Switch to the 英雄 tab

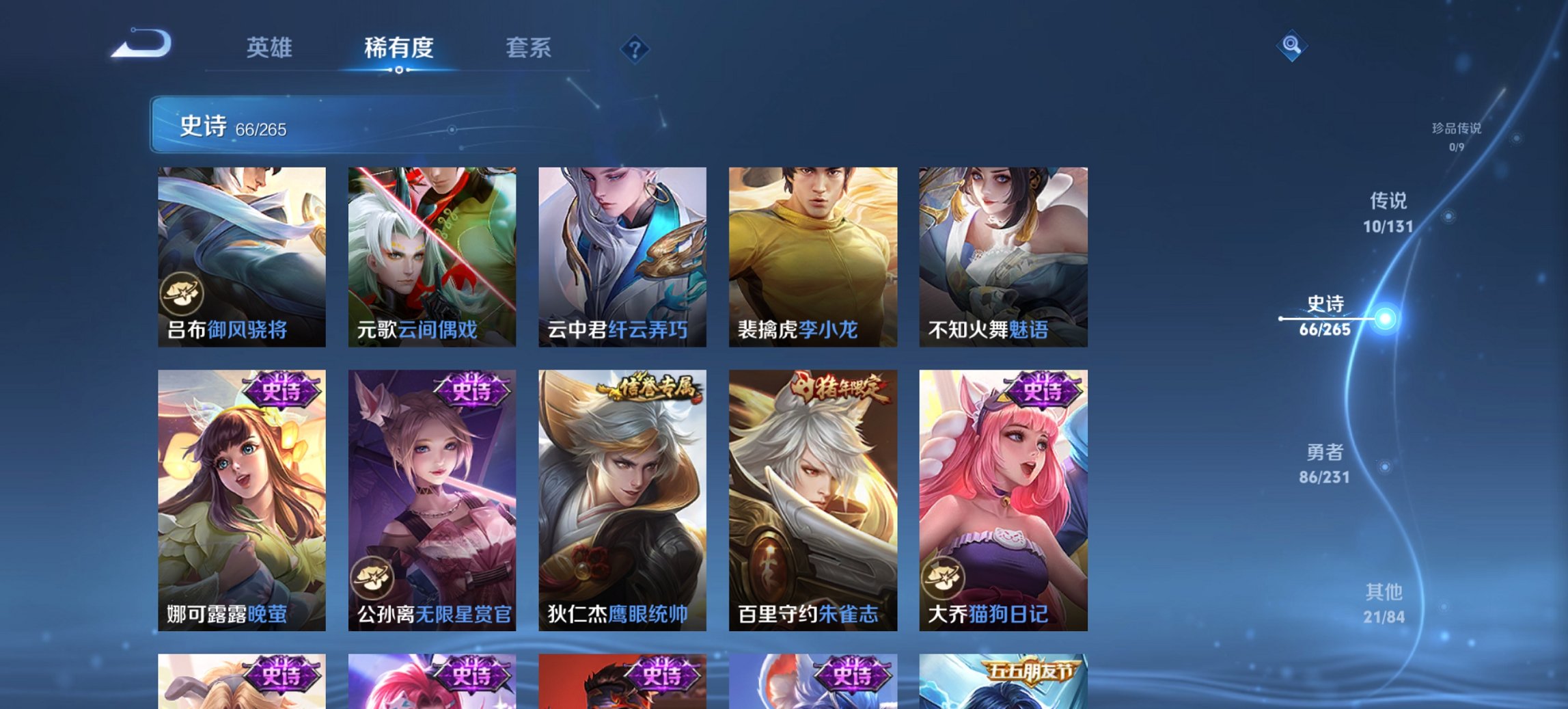click(271, 48)
